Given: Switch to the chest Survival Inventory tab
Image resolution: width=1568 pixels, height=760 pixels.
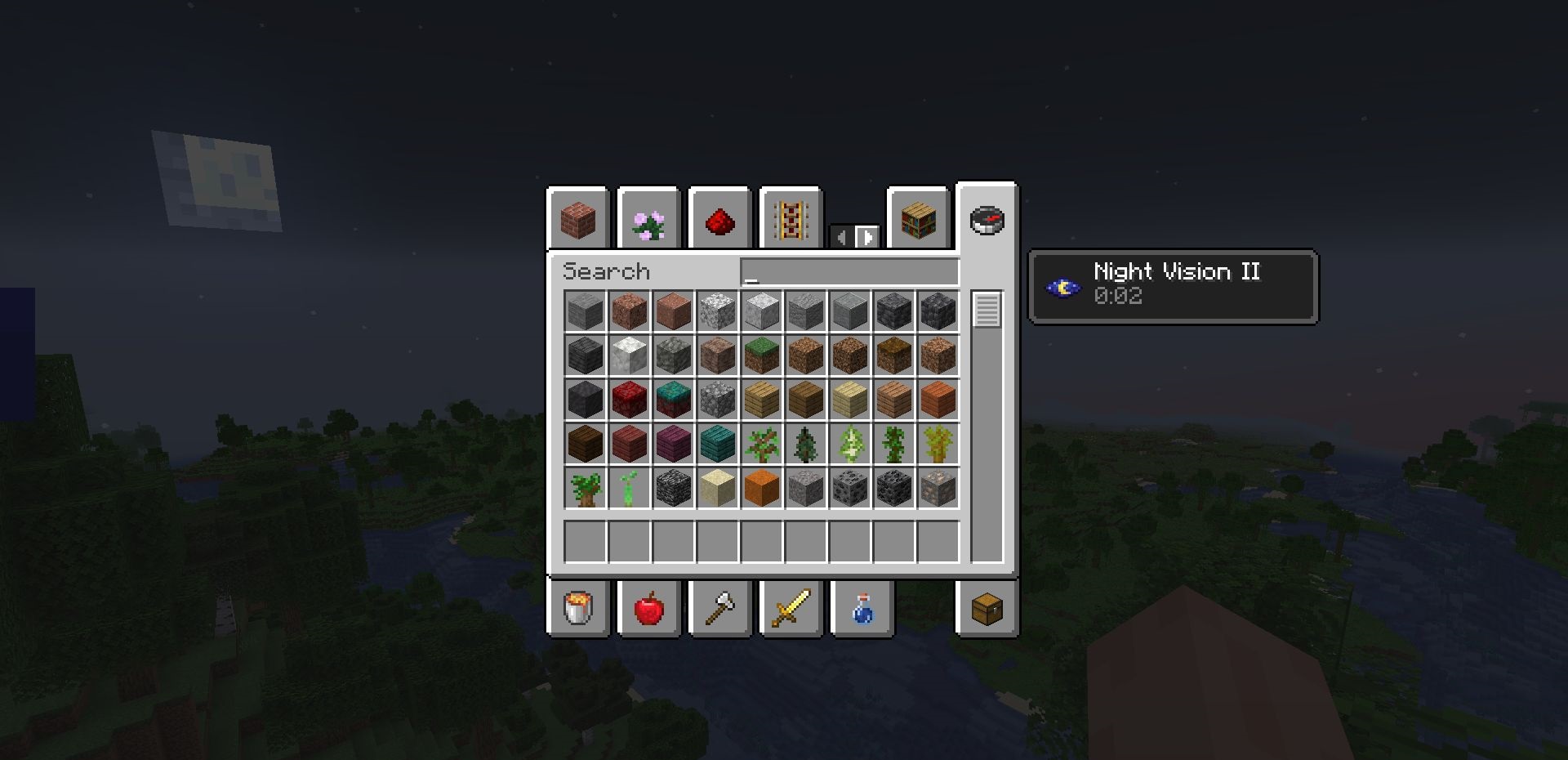Looking at the screenshot, I should pos(987,608).
